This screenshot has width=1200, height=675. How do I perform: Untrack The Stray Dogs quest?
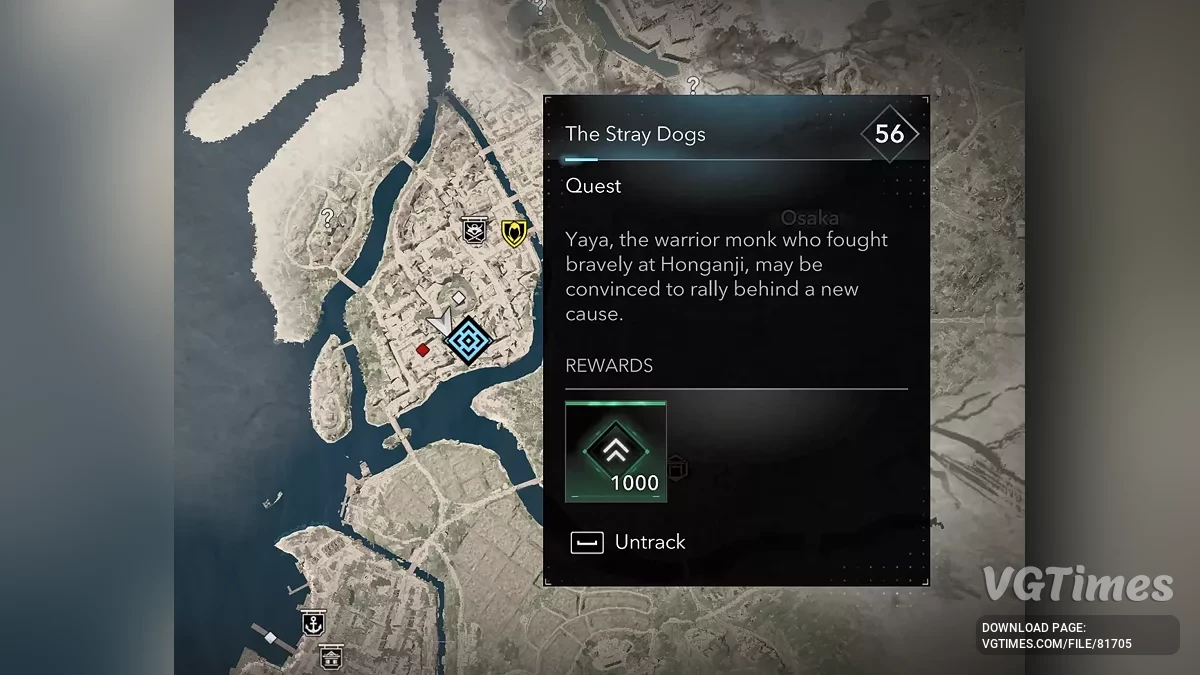point(628,542)
